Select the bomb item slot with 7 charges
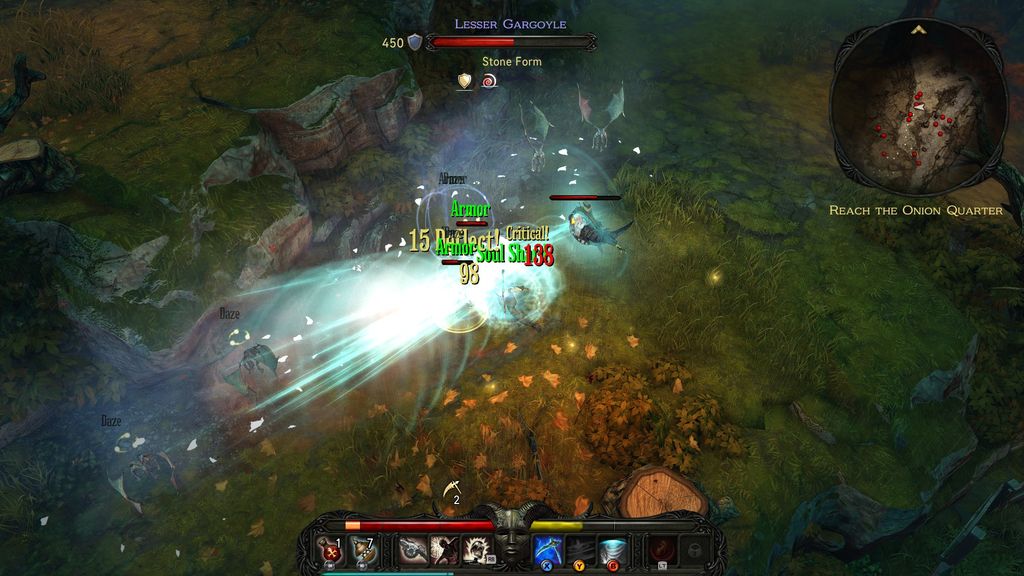1024x576 pixels. (x=362, y=549)
